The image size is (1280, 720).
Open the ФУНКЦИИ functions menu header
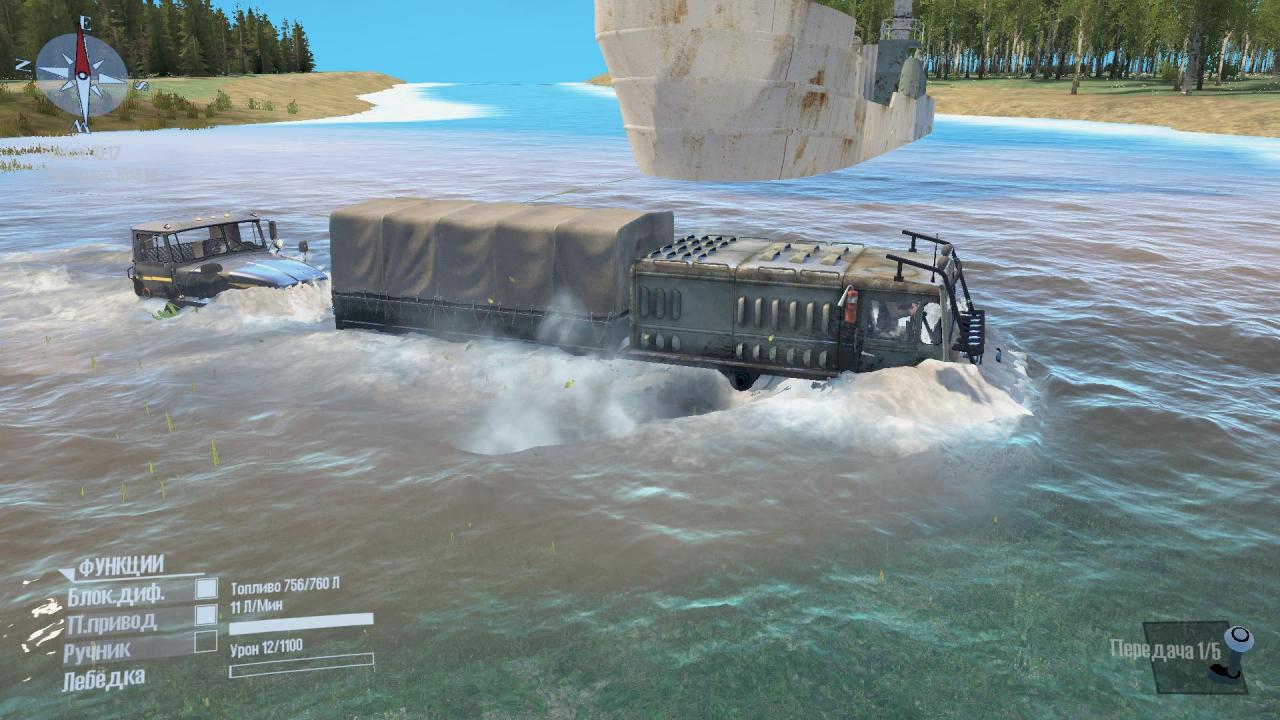[x=121, y=566]
